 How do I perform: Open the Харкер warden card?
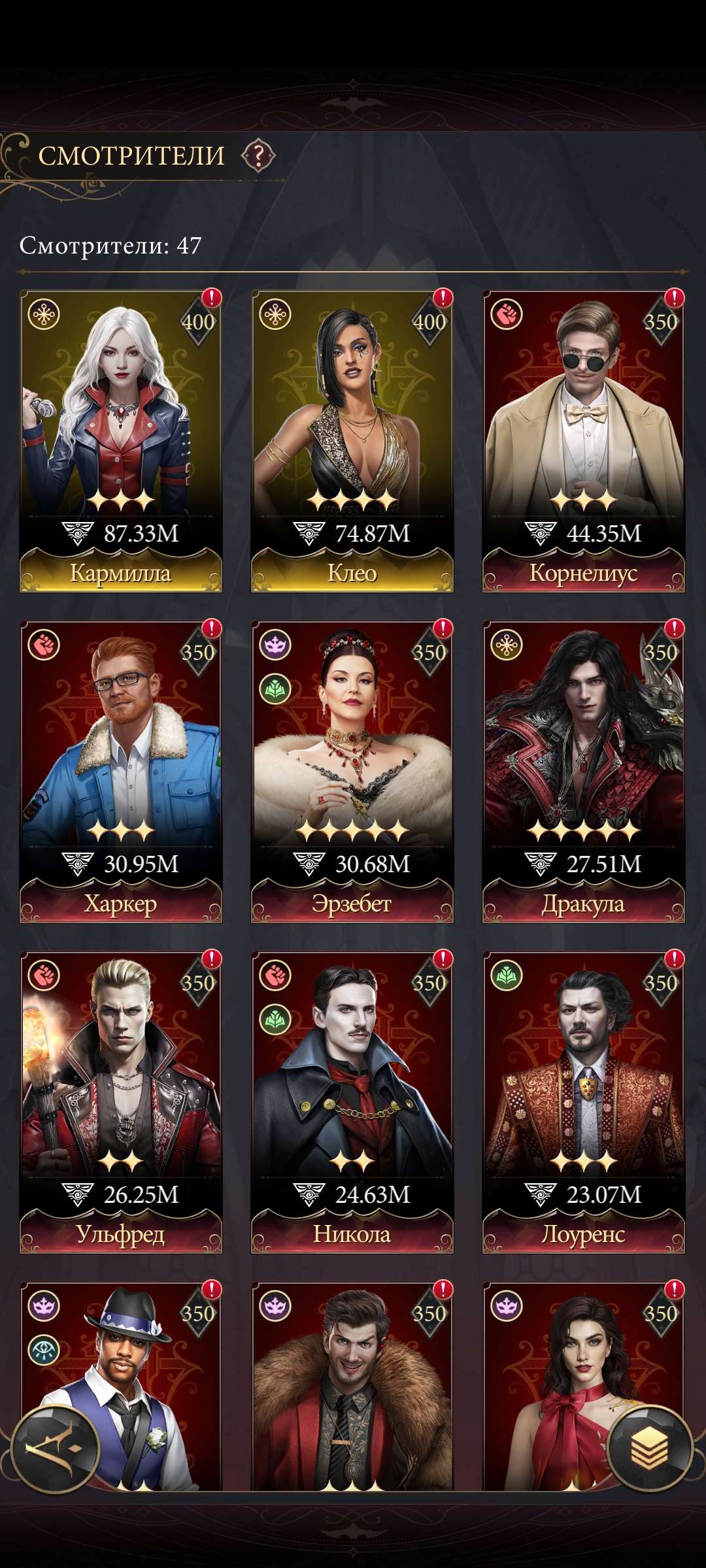coord(121,771)
